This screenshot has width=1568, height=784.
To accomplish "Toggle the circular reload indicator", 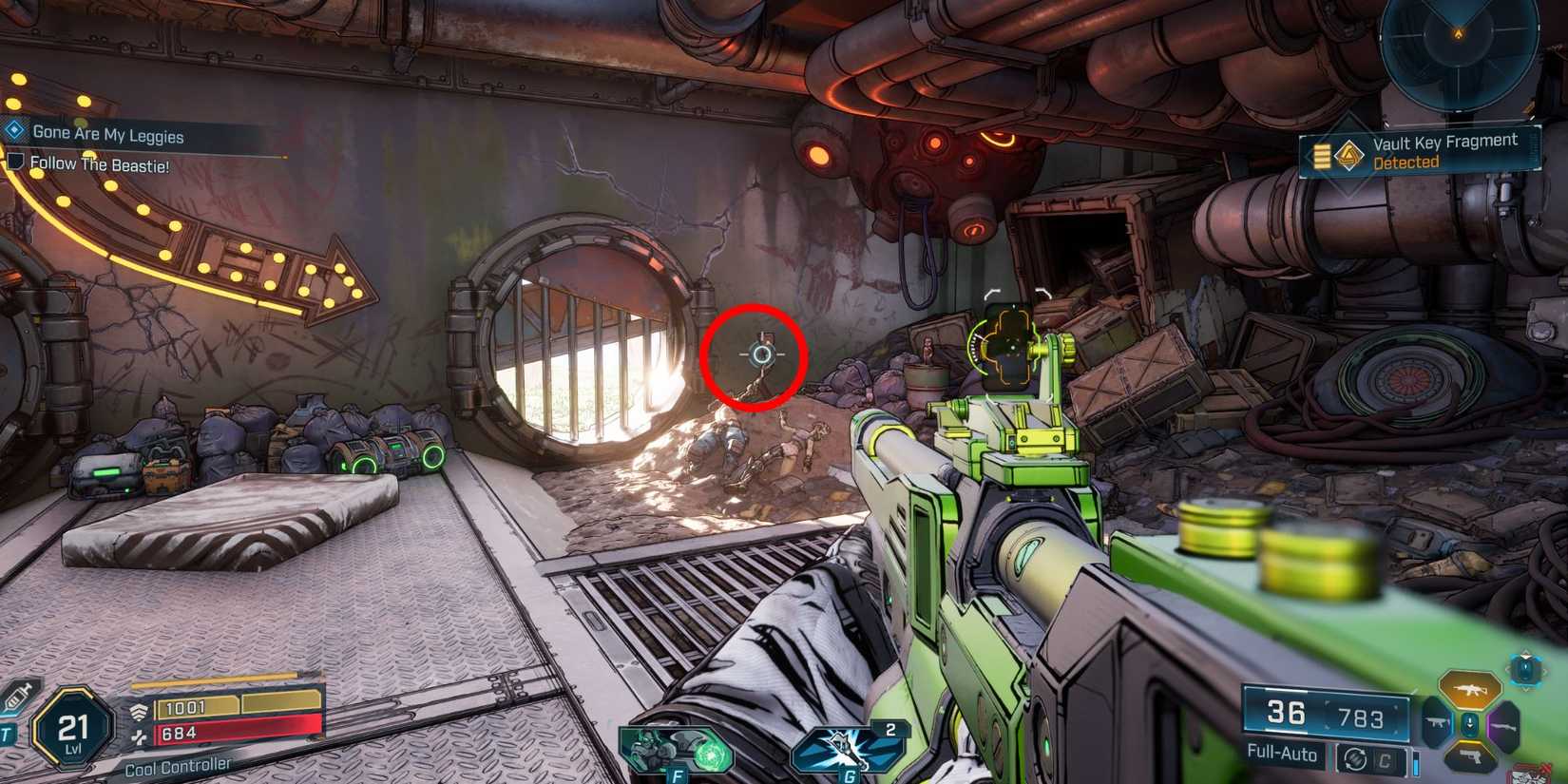I will point(1354,758).
